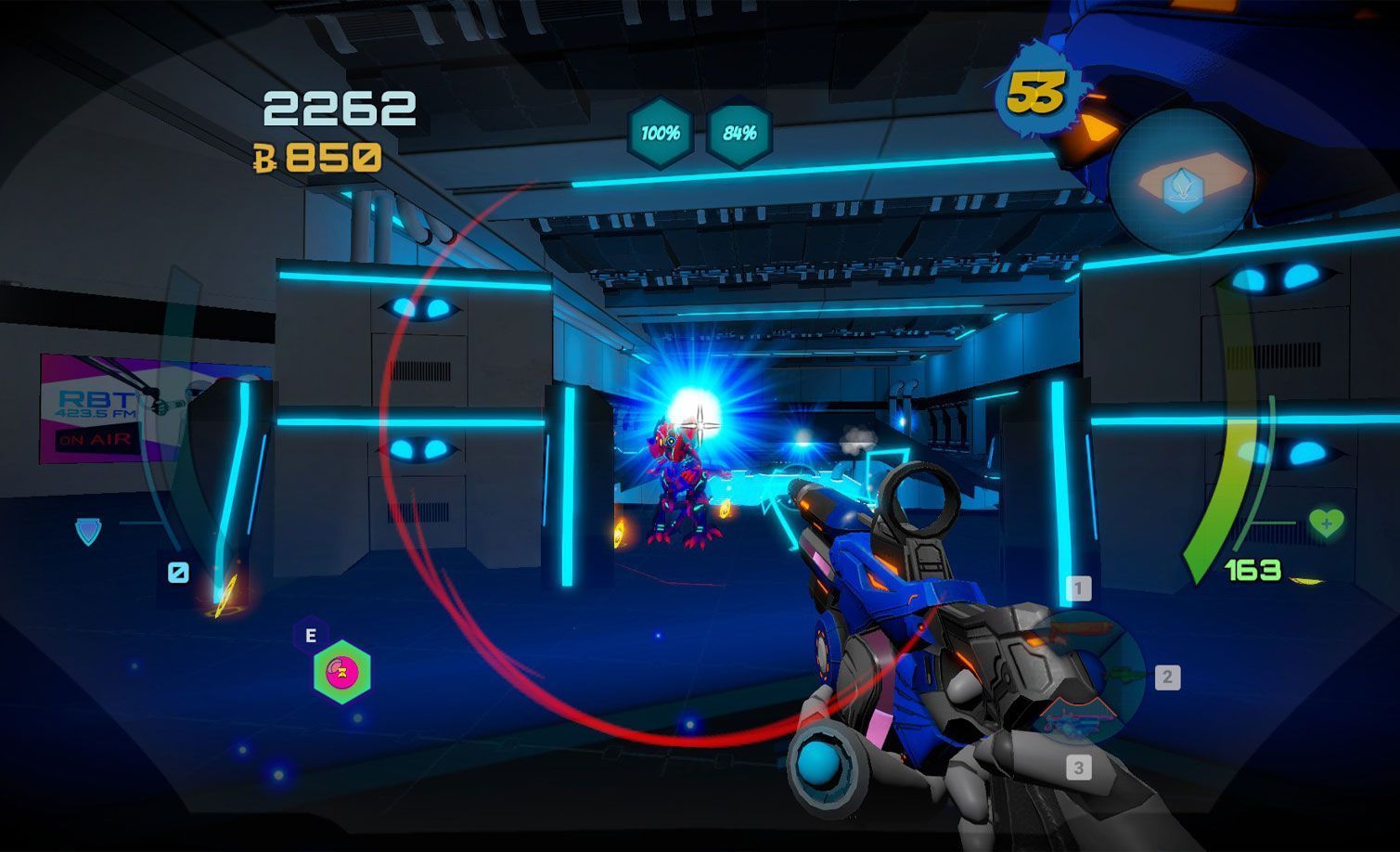The height and width of the screenshot is (852, 1400).
Task: Click the blue shield icon
Action: [88, 531]
